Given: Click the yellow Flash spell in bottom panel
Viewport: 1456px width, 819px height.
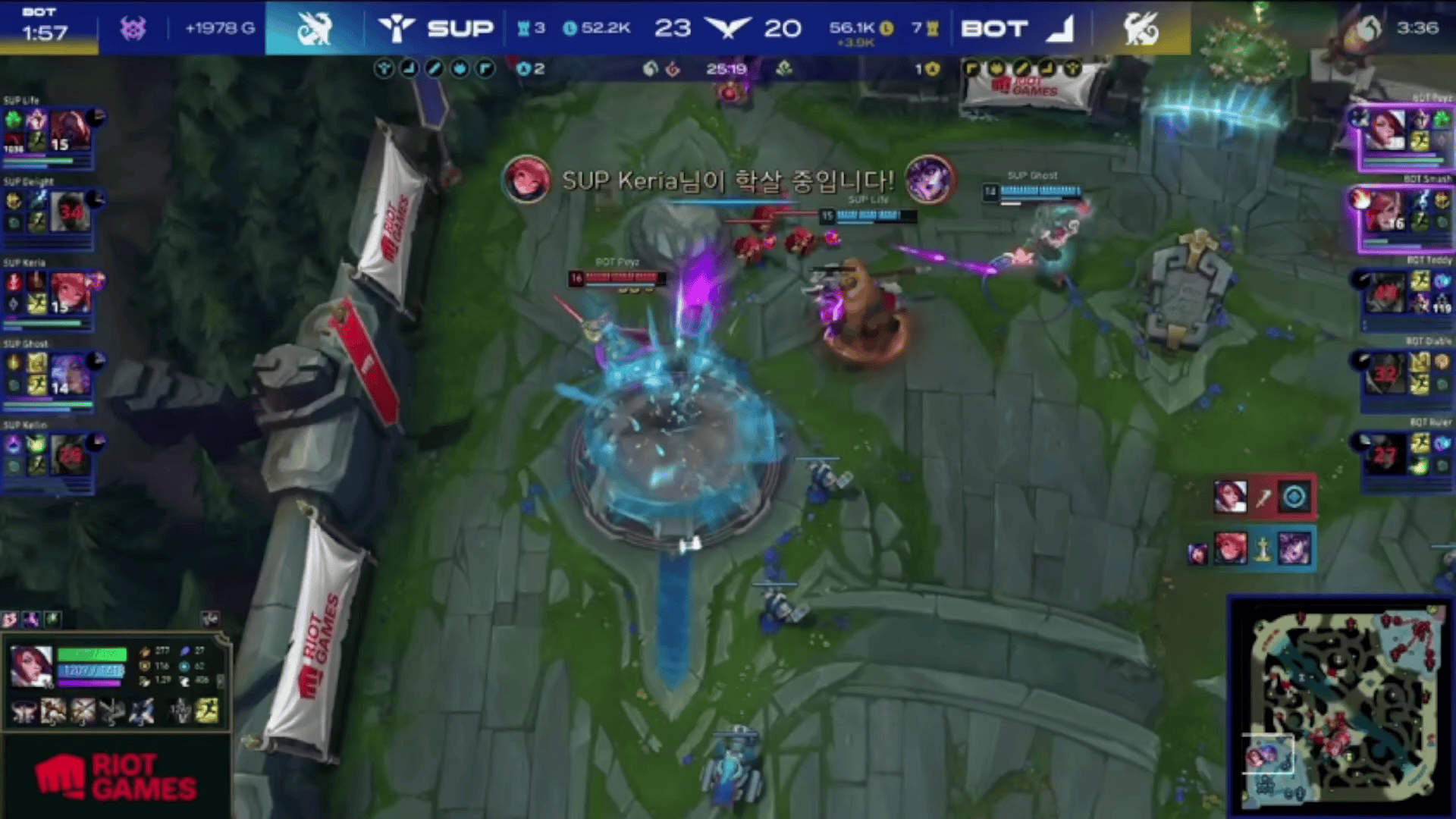Looking at the screenshot, I should pyautogui.click(x=207, y=711).
